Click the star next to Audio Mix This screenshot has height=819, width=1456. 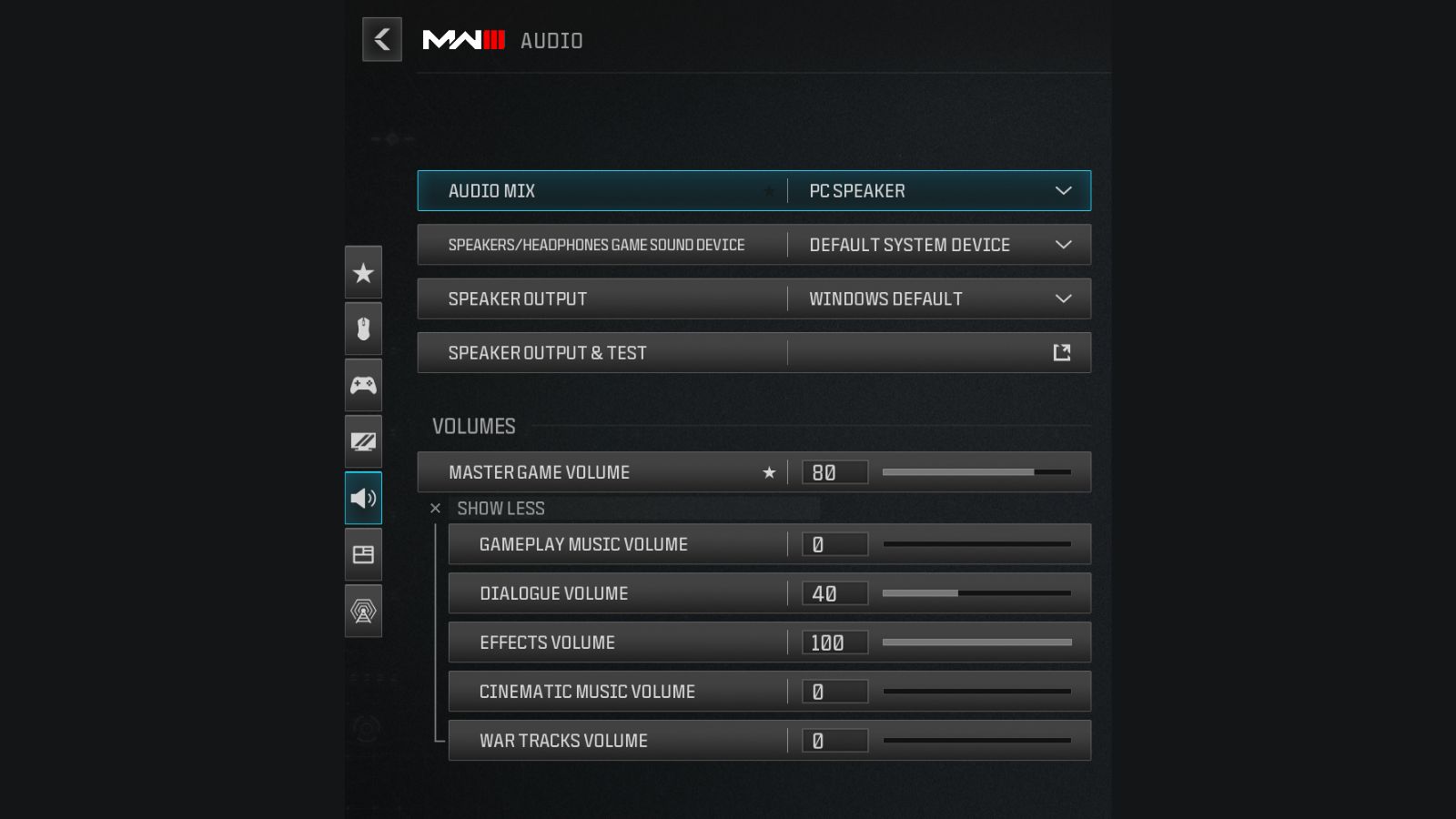(x=769, y=191)
